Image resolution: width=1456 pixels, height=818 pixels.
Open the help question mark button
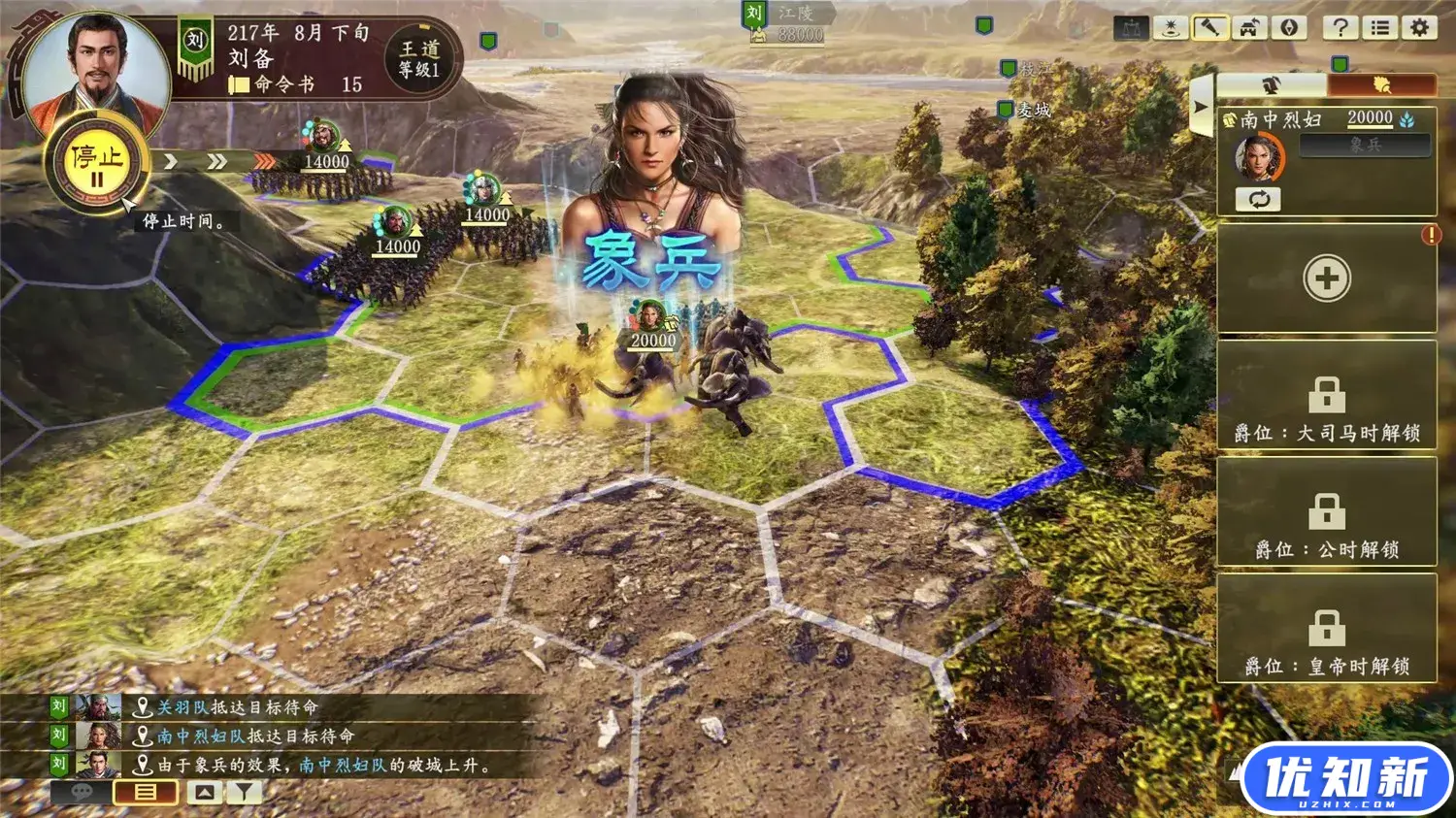point(1340,27)
